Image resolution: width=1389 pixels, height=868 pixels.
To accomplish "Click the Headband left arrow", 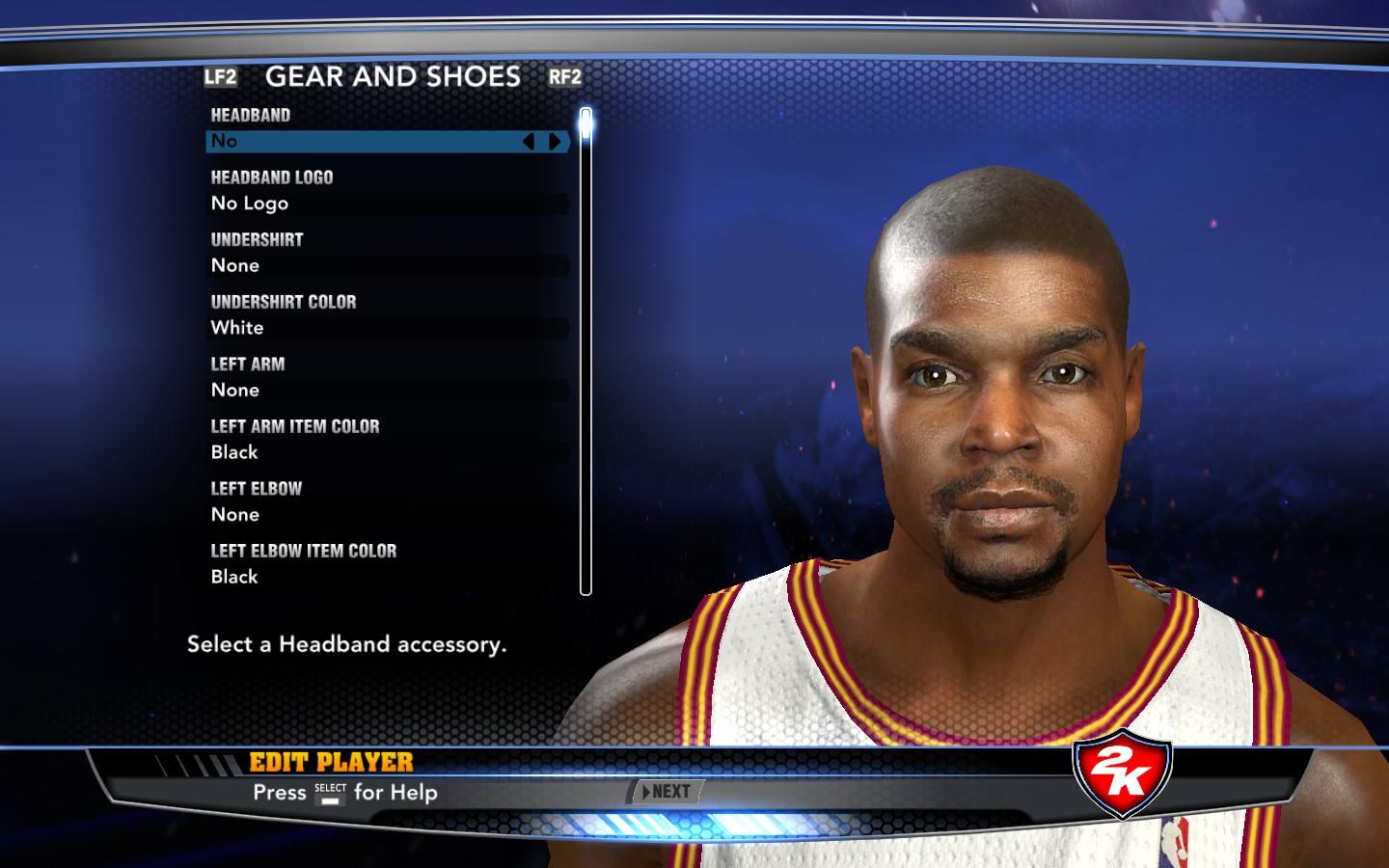I will tap(528, 142).
